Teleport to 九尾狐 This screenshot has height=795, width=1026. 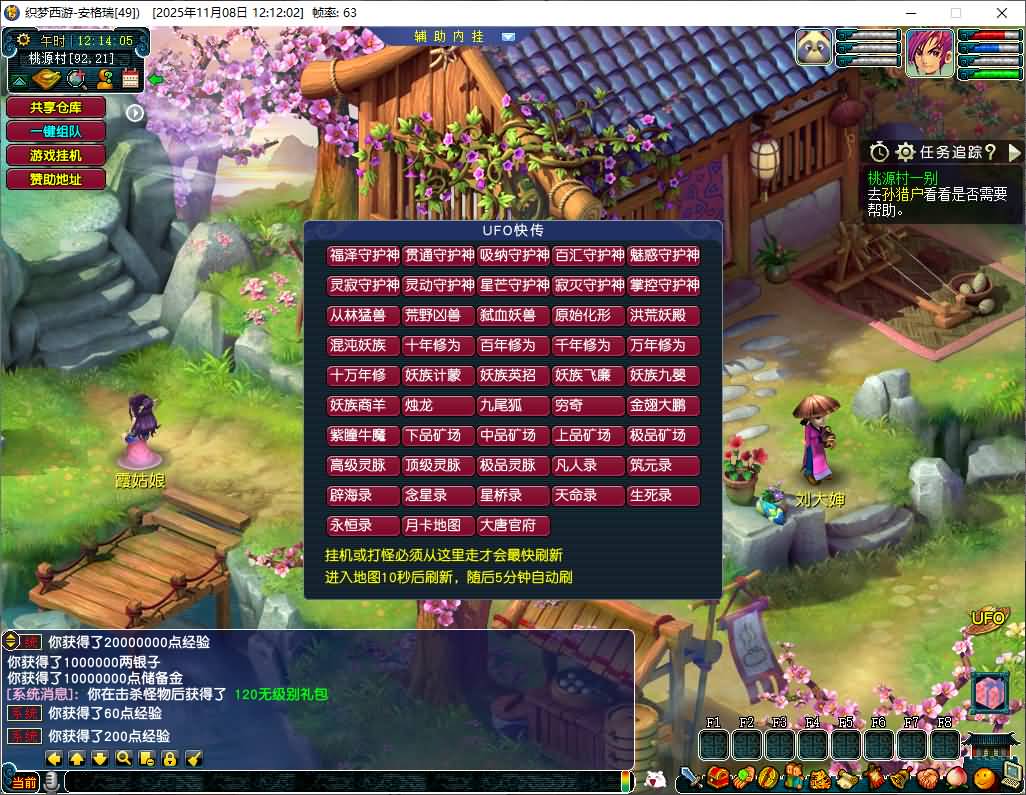(x=514, y=405)
